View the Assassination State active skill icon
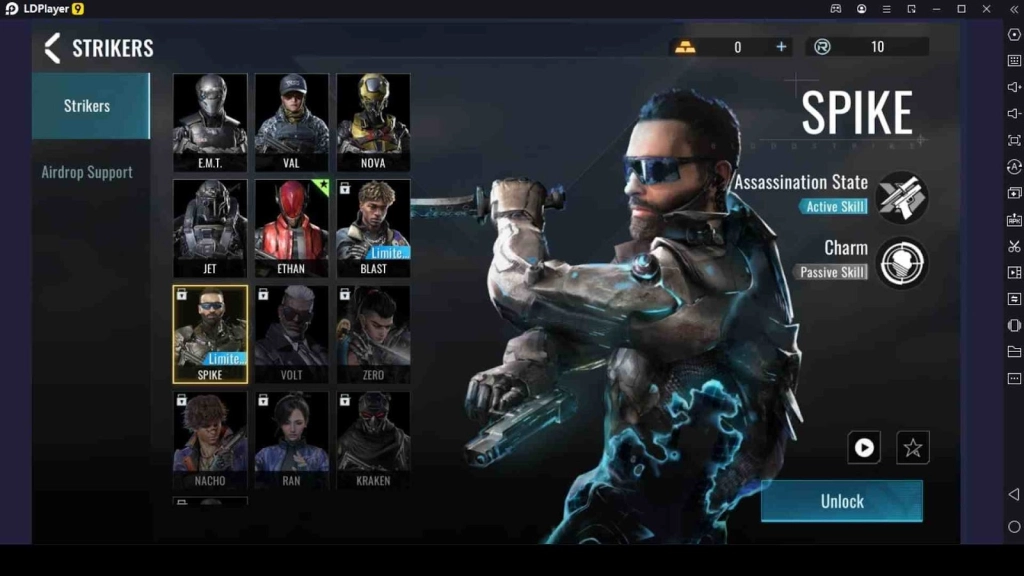Viewport: 1024px width, 576px height. [x=902, y=196]
